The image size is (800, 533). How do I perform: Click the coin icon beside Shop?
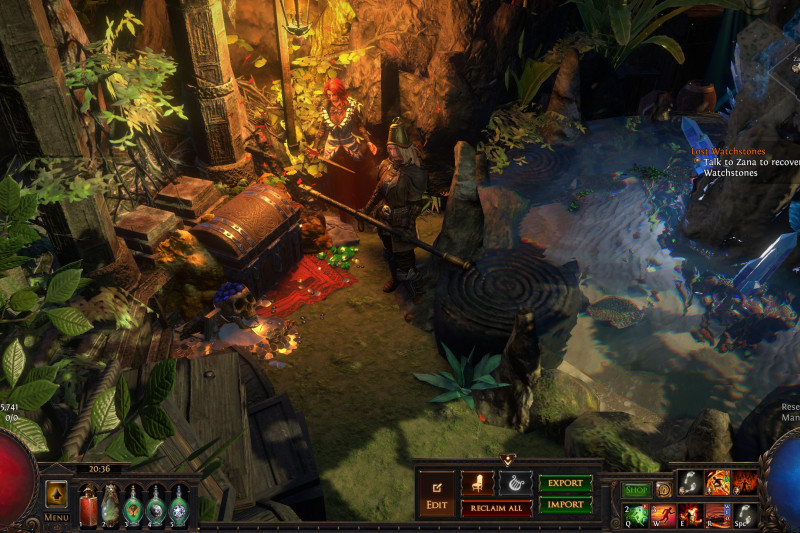coord(663,490)
